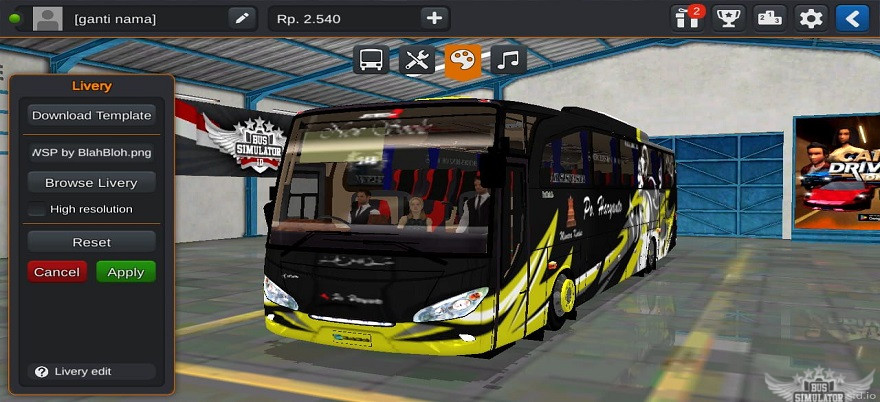Open the gear settings menu
Viewport: 880px width, 402px height.
[x=810, y=18]
